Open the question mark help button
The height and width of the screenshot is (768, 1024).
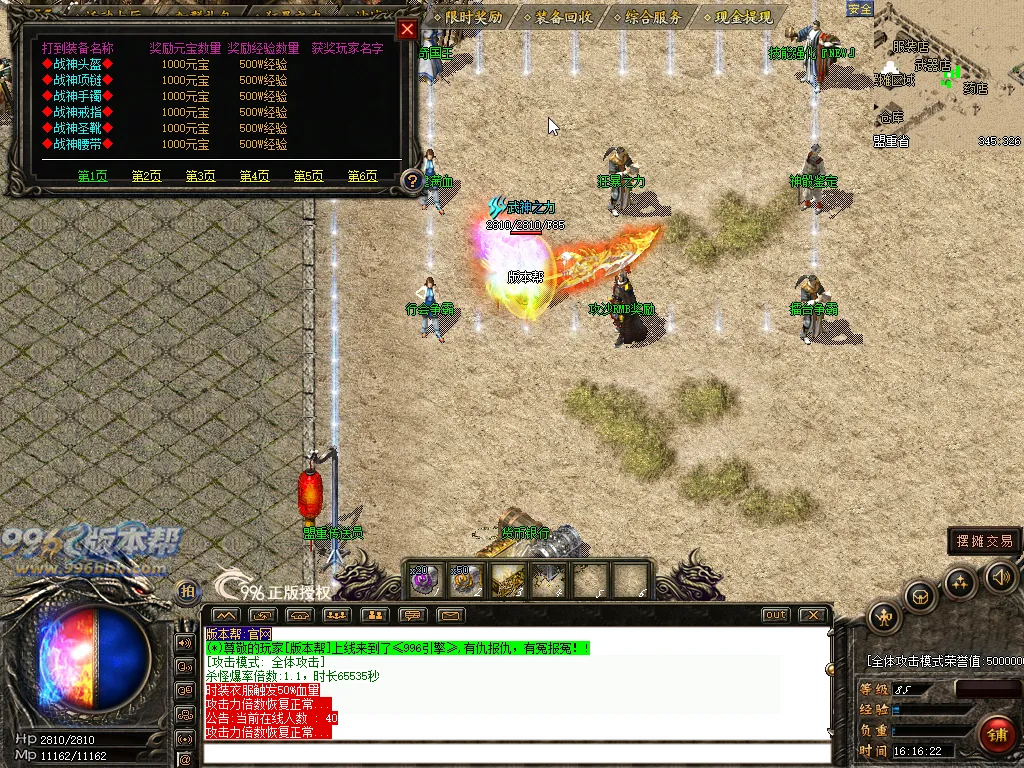click(411, 181)
